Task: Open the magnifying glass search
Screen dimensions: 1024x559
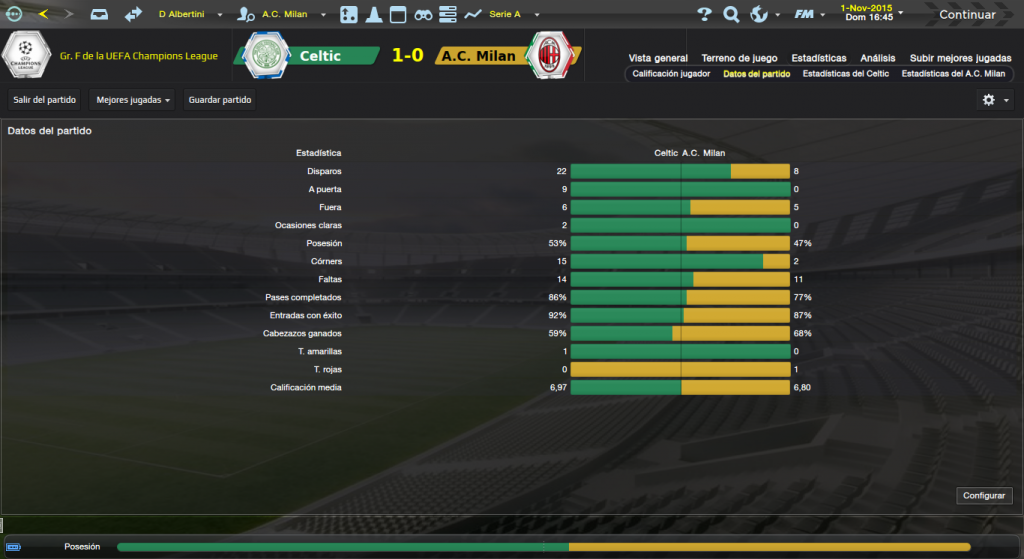Action: [731, 15]
